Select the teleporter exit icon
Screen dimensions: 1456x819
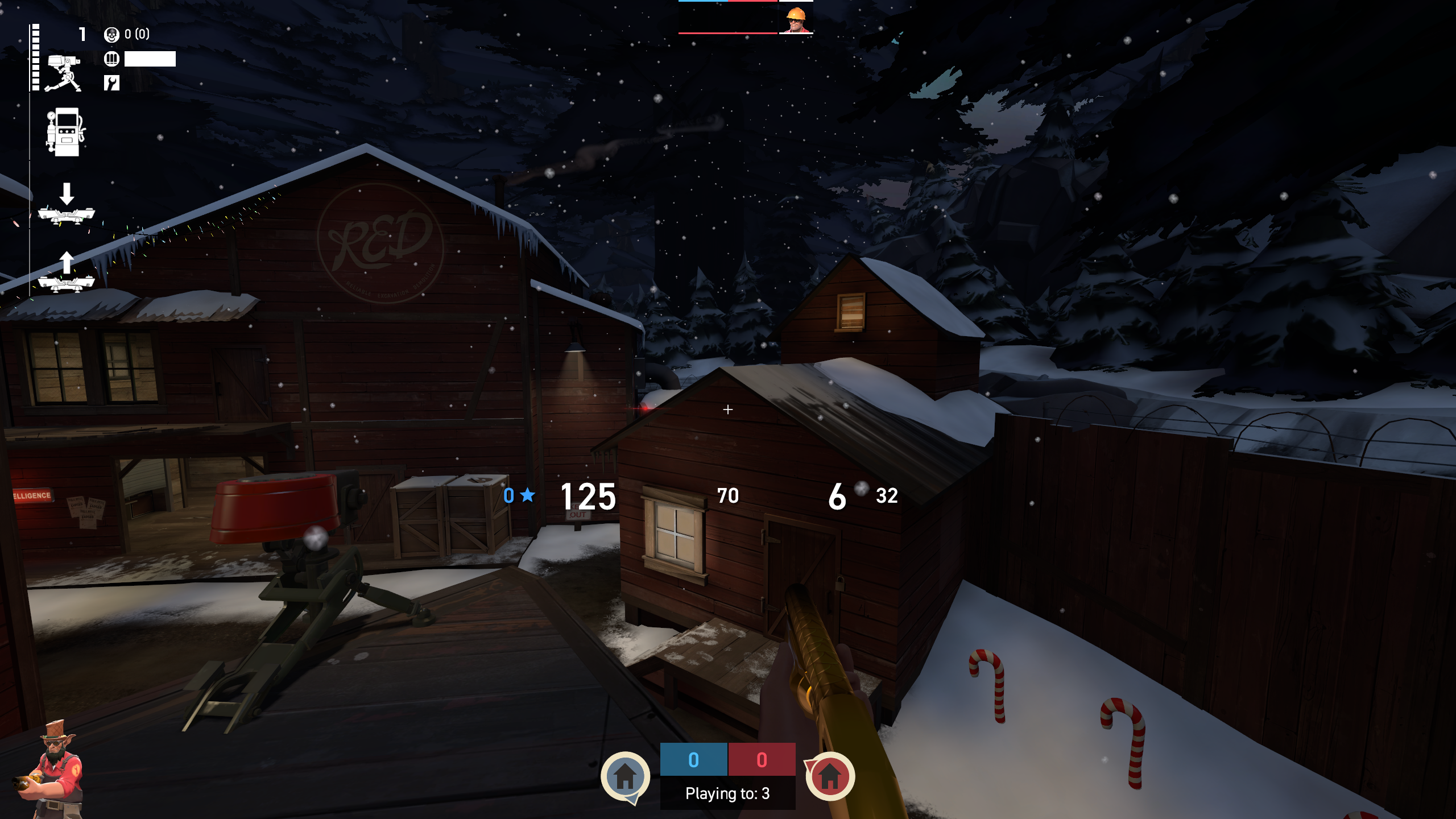(x=66, y=273)
